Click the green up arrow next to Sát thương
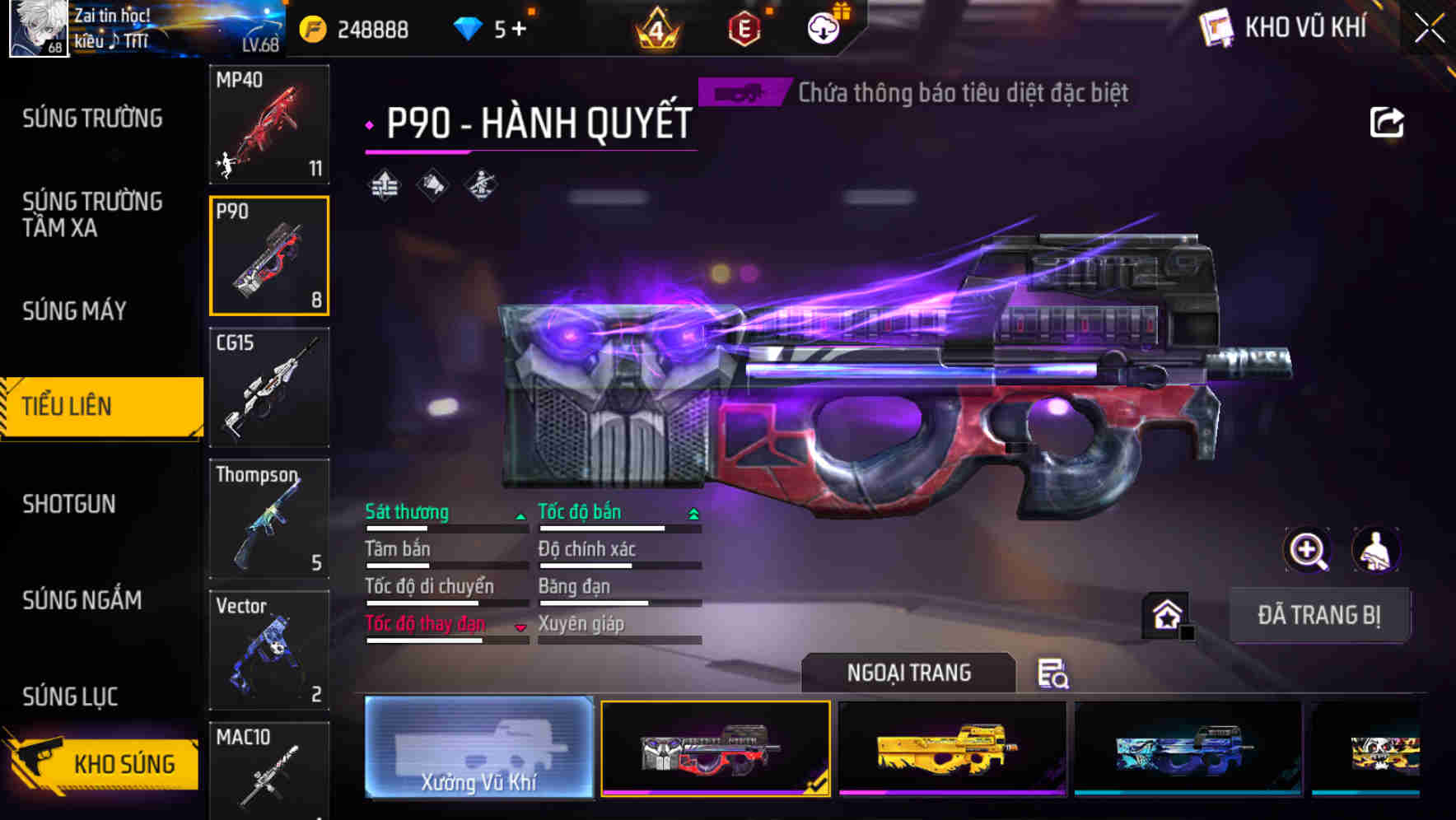 click(x=520, y=517)
